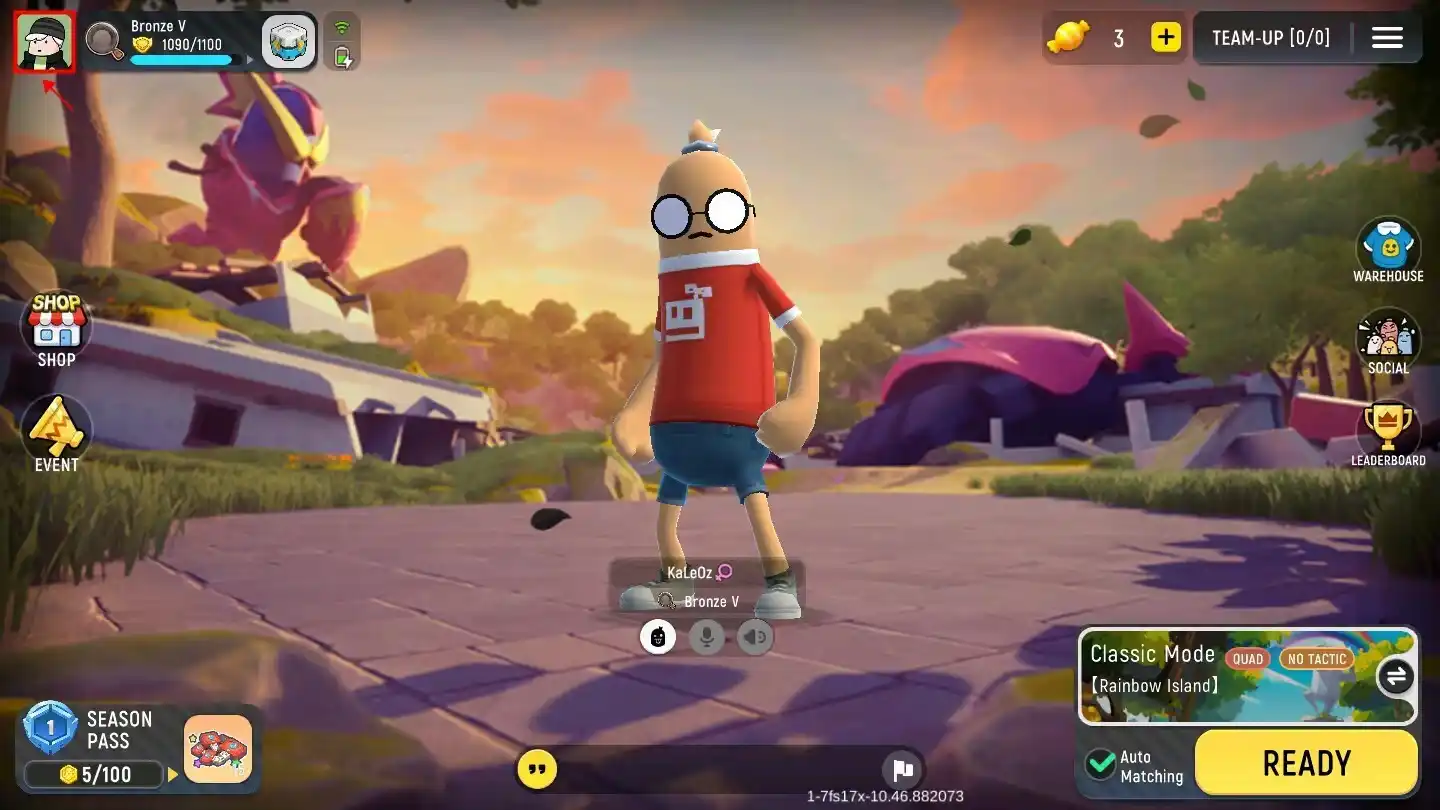
Task: Add more candy with the plus button
Action: point(1165,38)
